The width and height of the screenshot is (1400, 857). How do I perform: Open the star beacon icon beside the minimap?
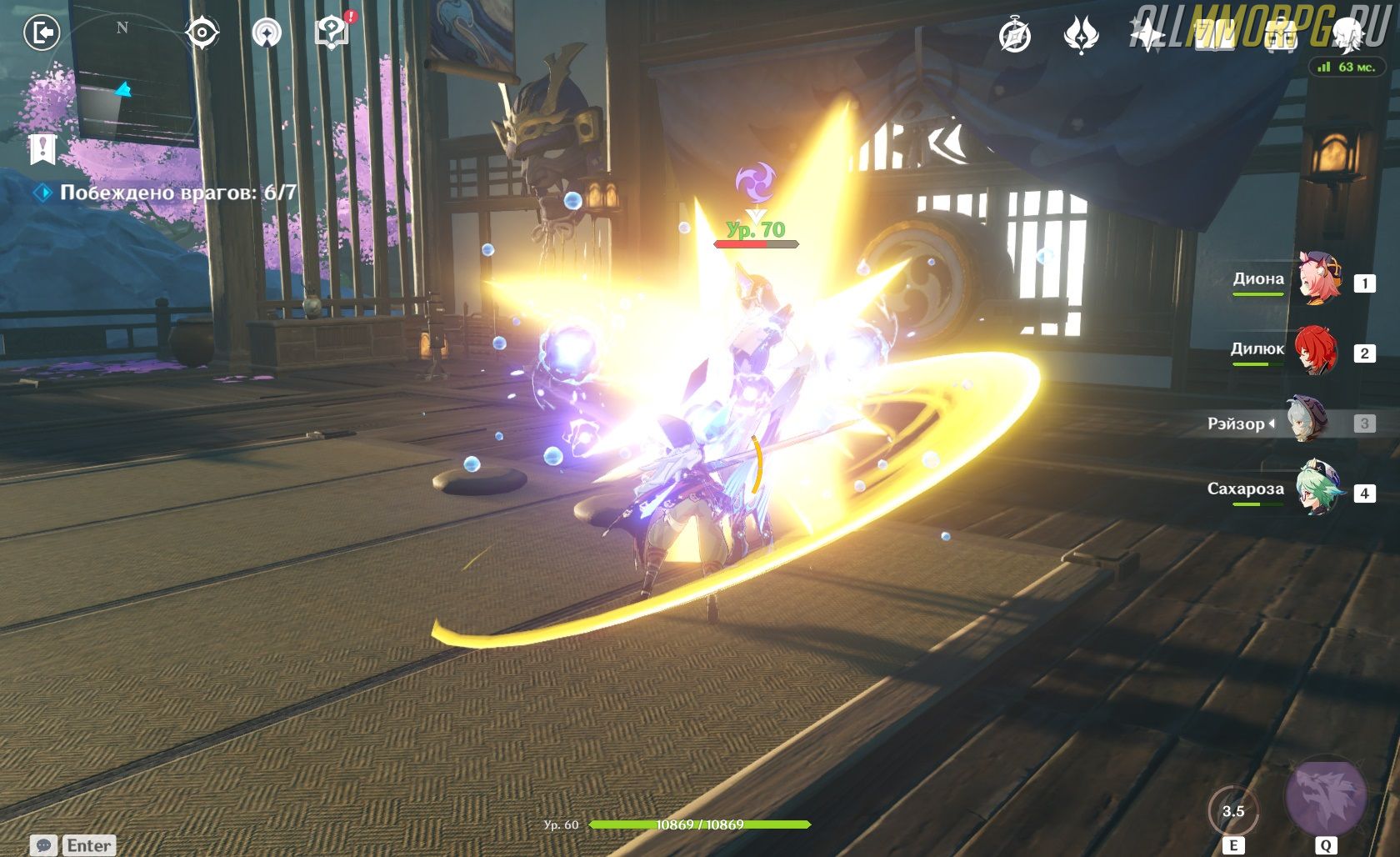click(x=267, y=33)
